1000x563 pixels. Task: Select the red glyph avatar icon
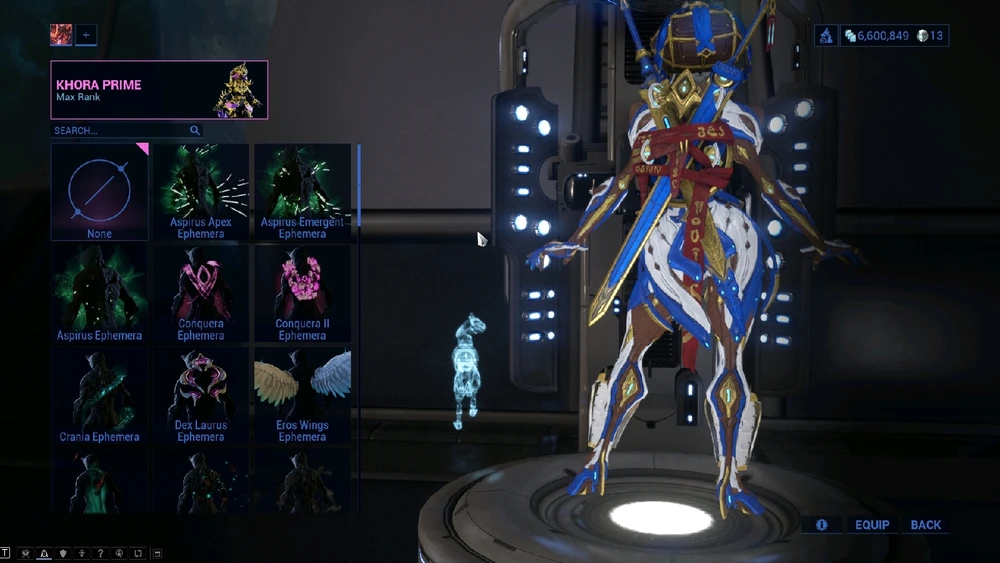(x=61, y=36)
